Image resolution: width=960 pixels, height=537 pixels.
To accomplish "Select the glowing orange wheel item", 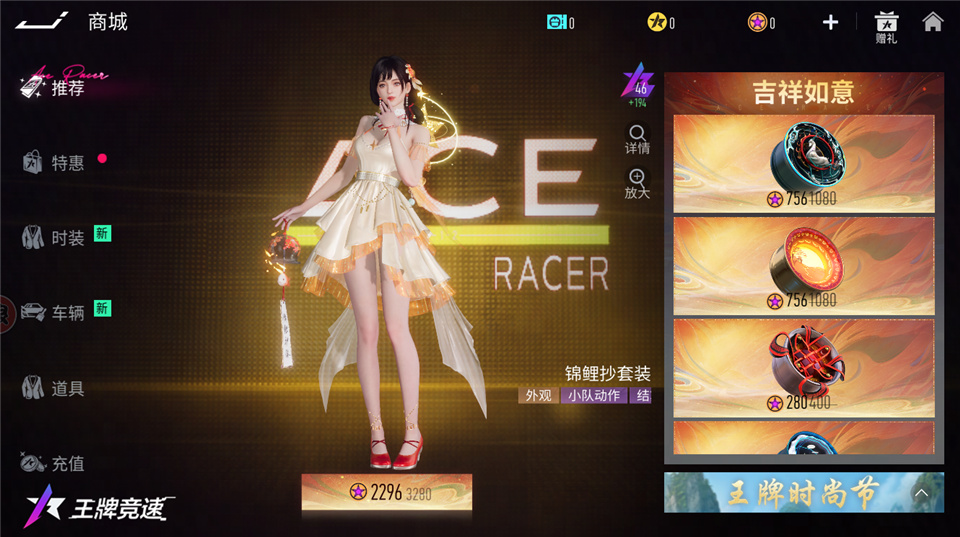I will click(x=804, y=266).
